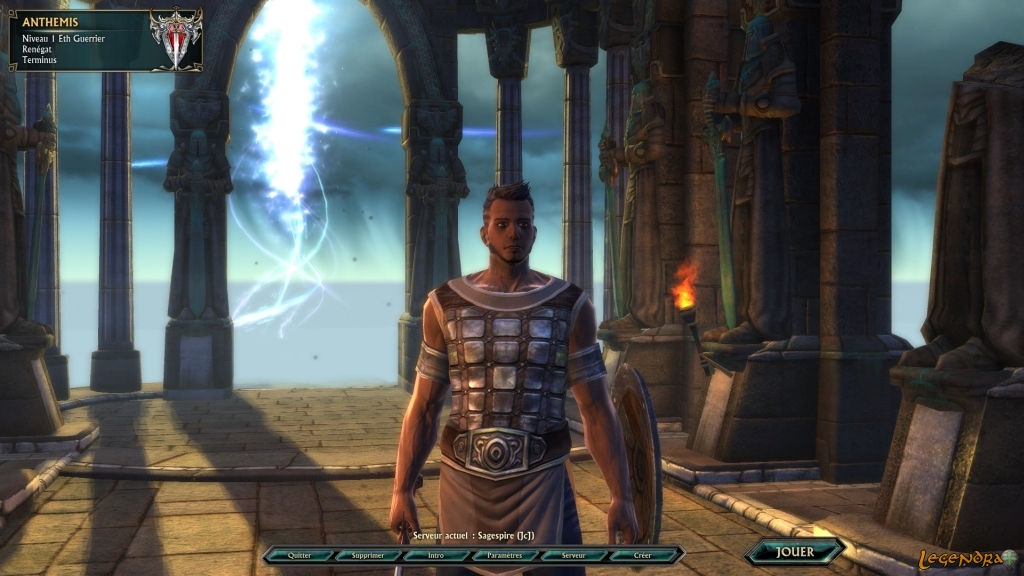Start the game with Jouer
The width and height of the screenshot is (1024, 576).
[795, 551]
